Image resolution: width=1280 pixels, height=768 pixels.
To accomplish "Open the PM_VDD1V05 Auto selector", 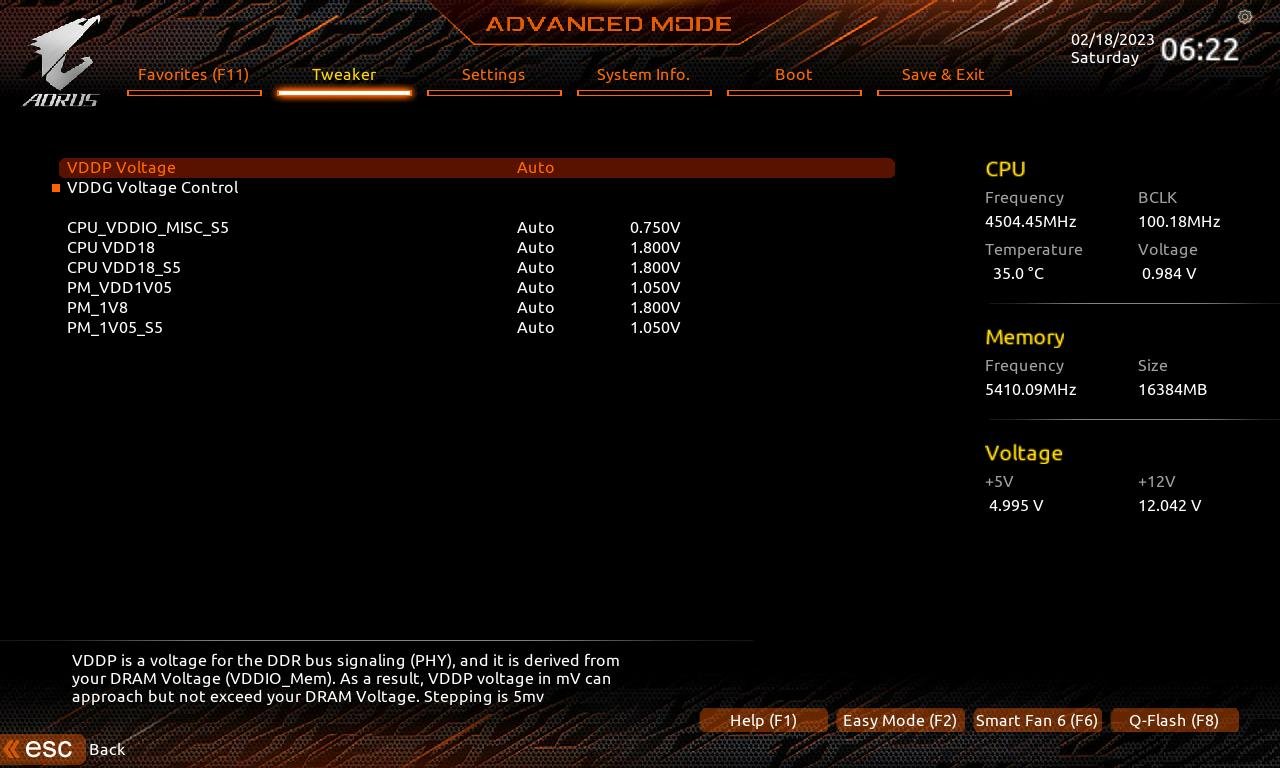I will pos(536,287).
